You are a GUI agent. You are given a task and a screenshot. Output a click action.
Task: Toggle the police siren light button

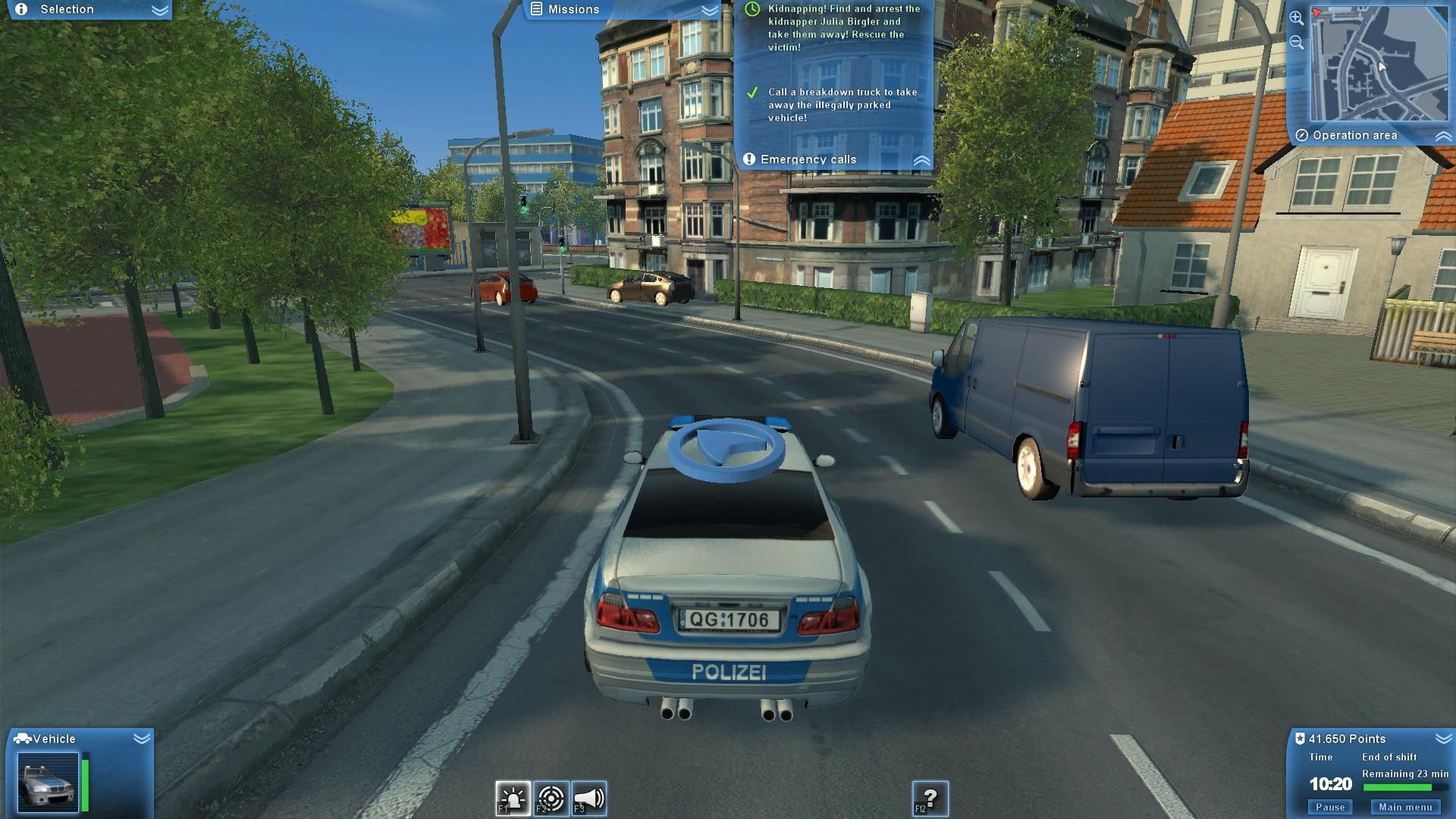click(x=513, y=799)
